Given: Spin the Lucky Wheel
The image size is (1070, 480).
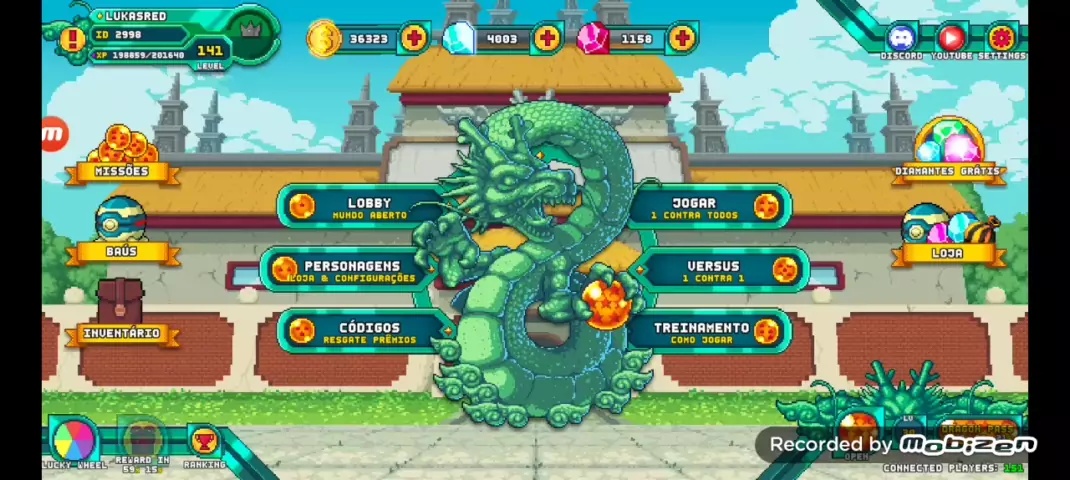Looking at the screenshot, I should click(74, 438).
